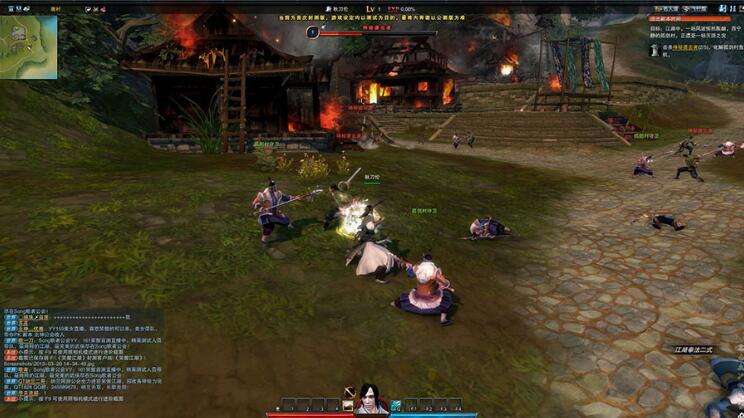The height and width of the screenshot is (418, 744).
Task: Click the crossed-out circle icon above the hotbar
Action: point(350,391)
